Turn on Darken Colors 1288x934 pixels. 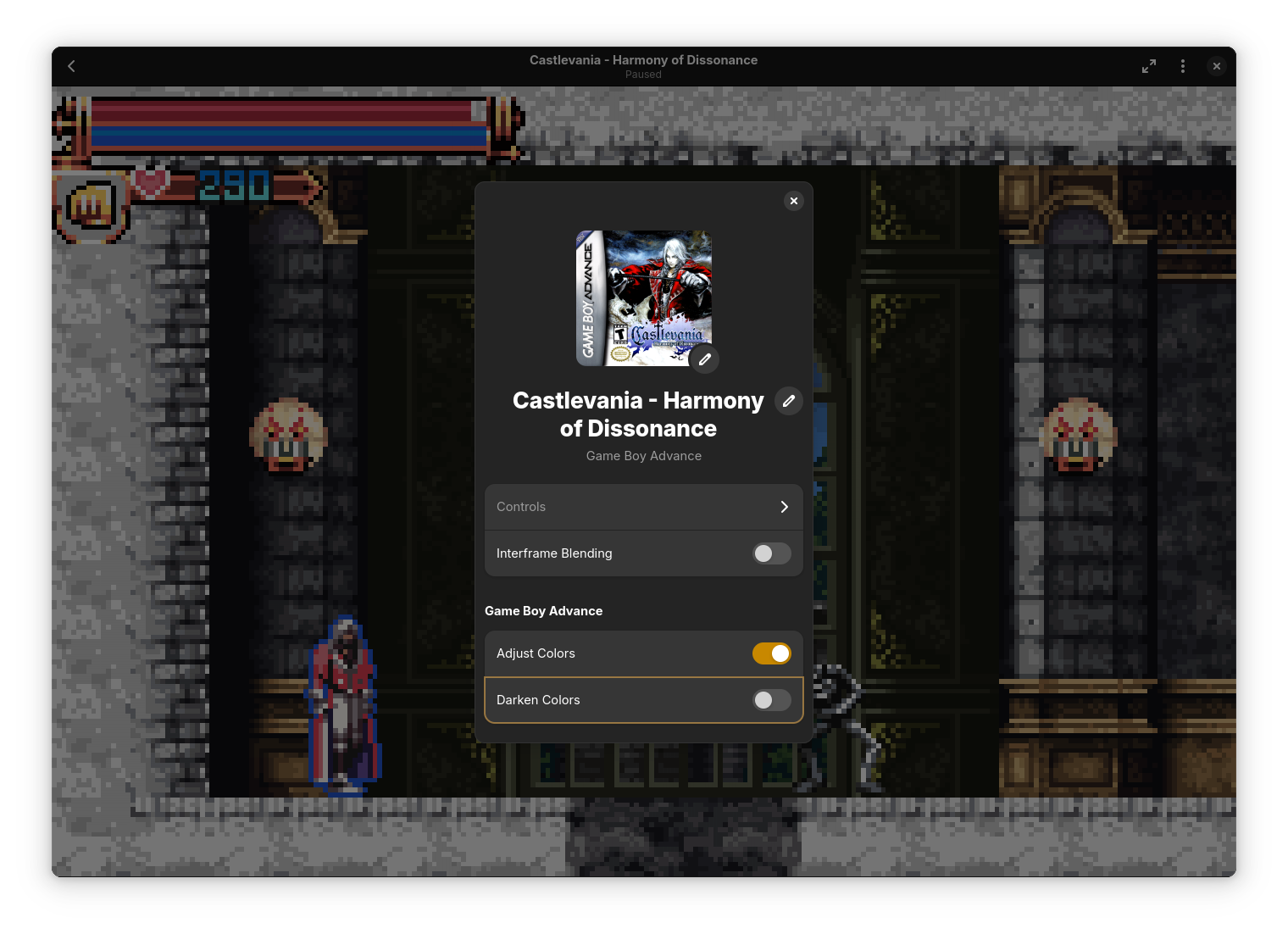(771, 700)
